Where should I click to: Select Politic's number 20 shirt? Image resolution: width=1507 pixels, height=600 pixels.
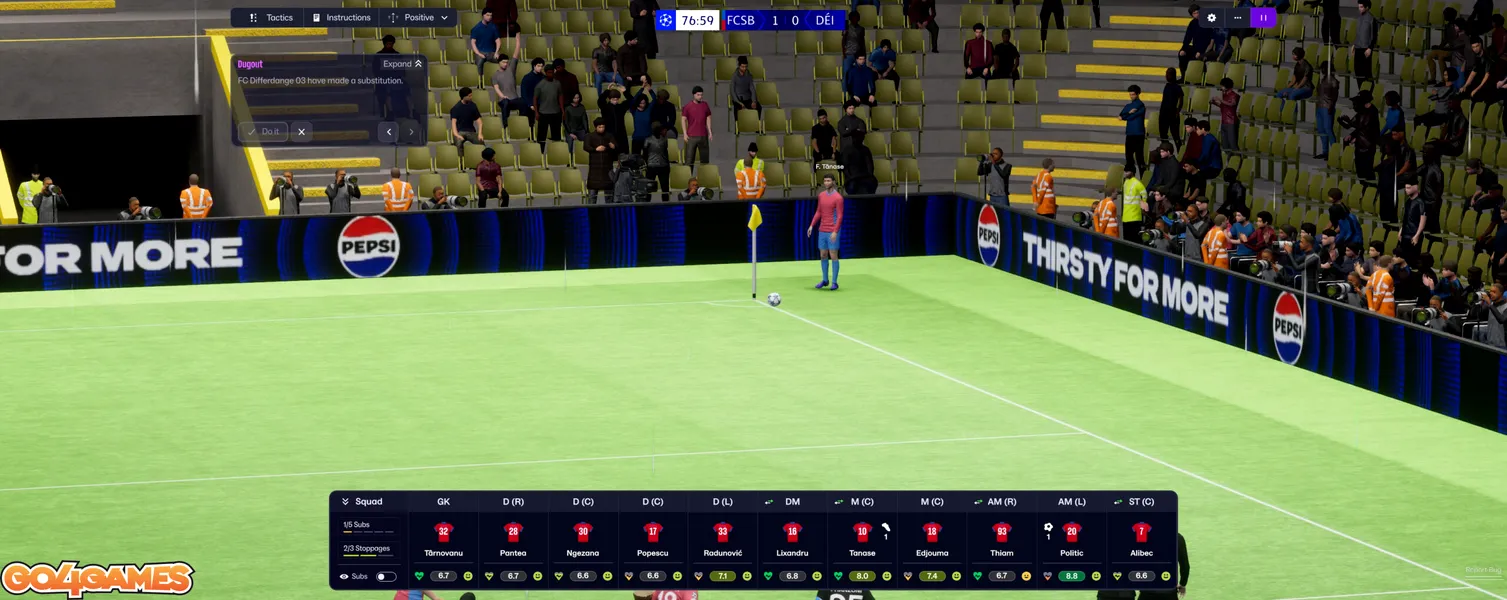[x=1071, y=532]
